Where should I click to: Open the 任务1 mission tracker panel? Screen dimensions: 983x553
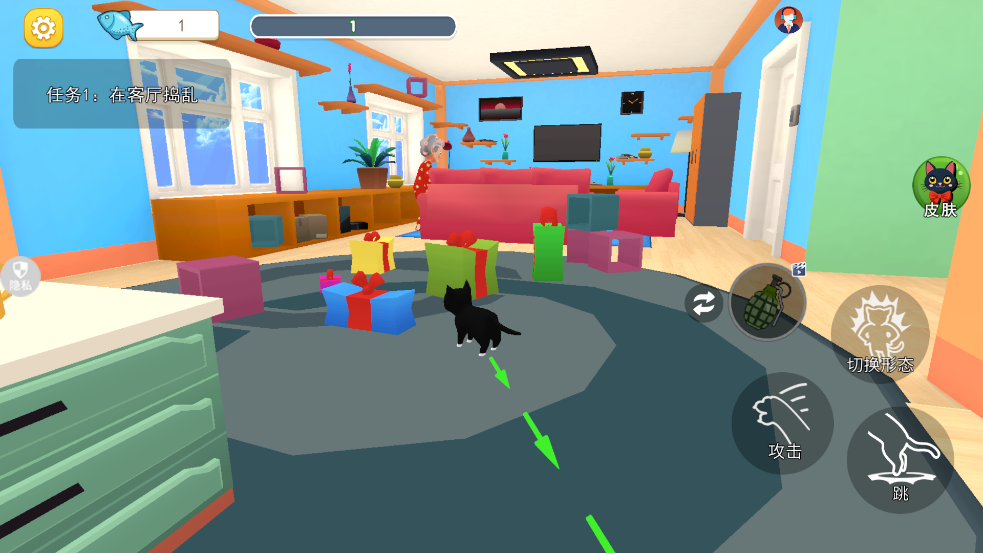point(122,94)
